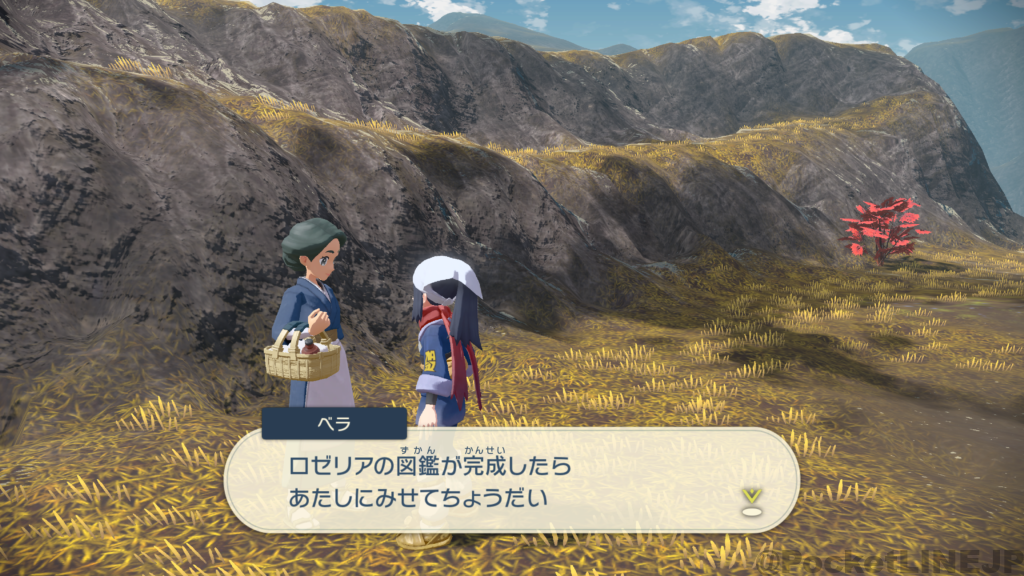Click the dialogue box about Roselia's Pokédex
The width and height of the screenshot is (1024, 576).
(x=510, y=481)
